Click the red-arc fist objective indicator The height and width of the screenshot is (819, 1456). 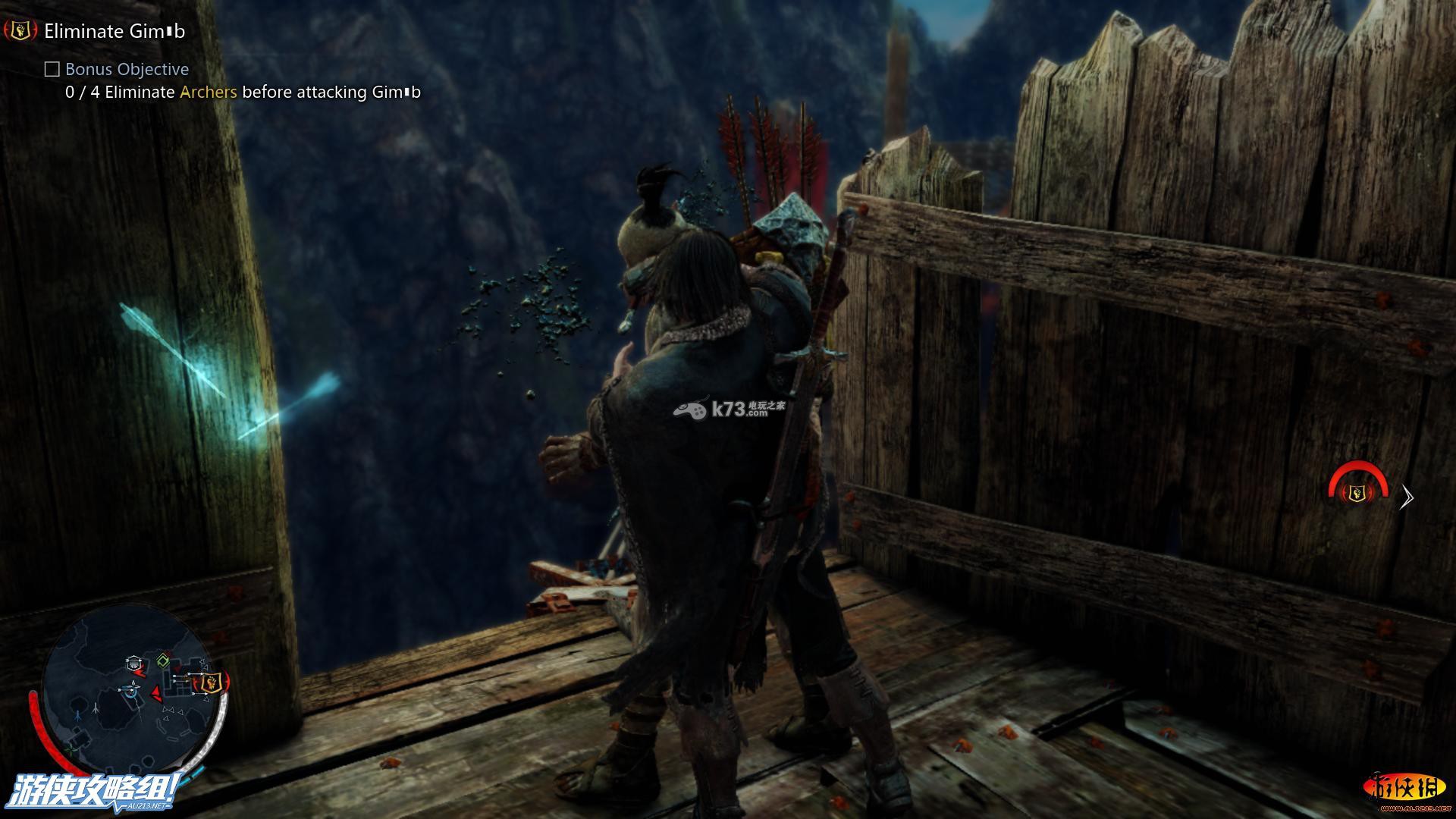[1357, 492]
